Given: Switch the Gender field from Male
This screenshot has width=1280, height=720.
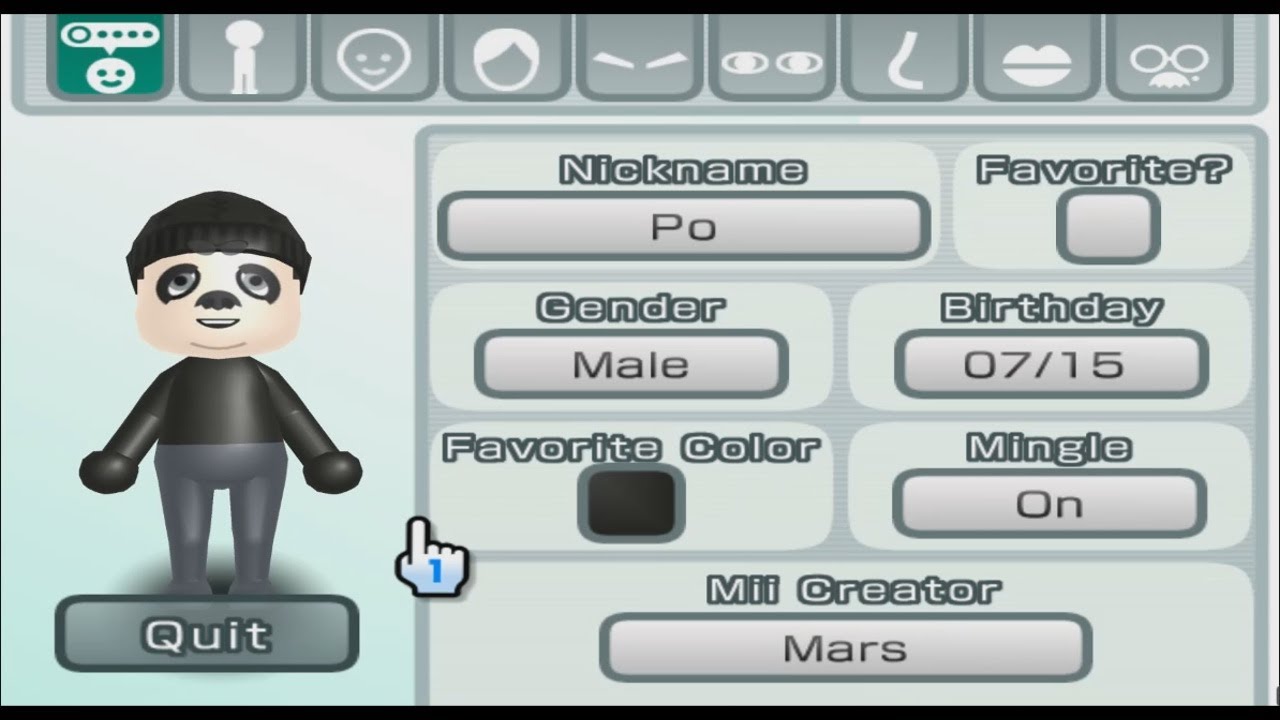Looking at the screenshot, I should click(x=632, y=364).
